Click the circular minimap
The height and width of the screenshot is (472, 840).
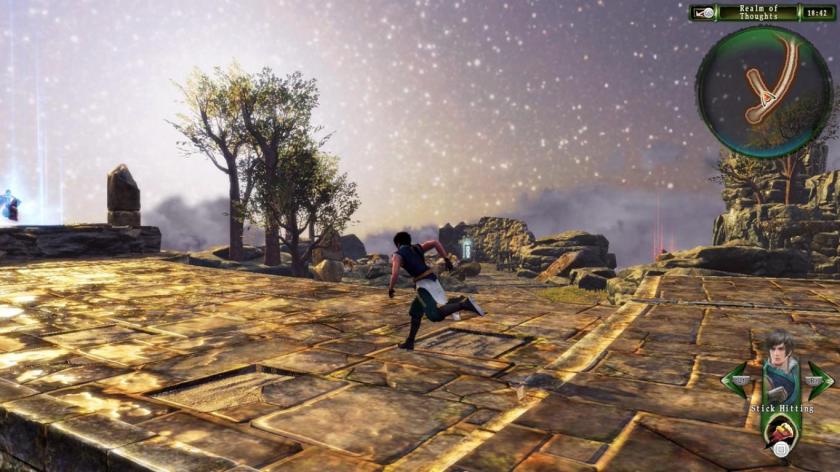pyautogui.click(x=763, y=91)
